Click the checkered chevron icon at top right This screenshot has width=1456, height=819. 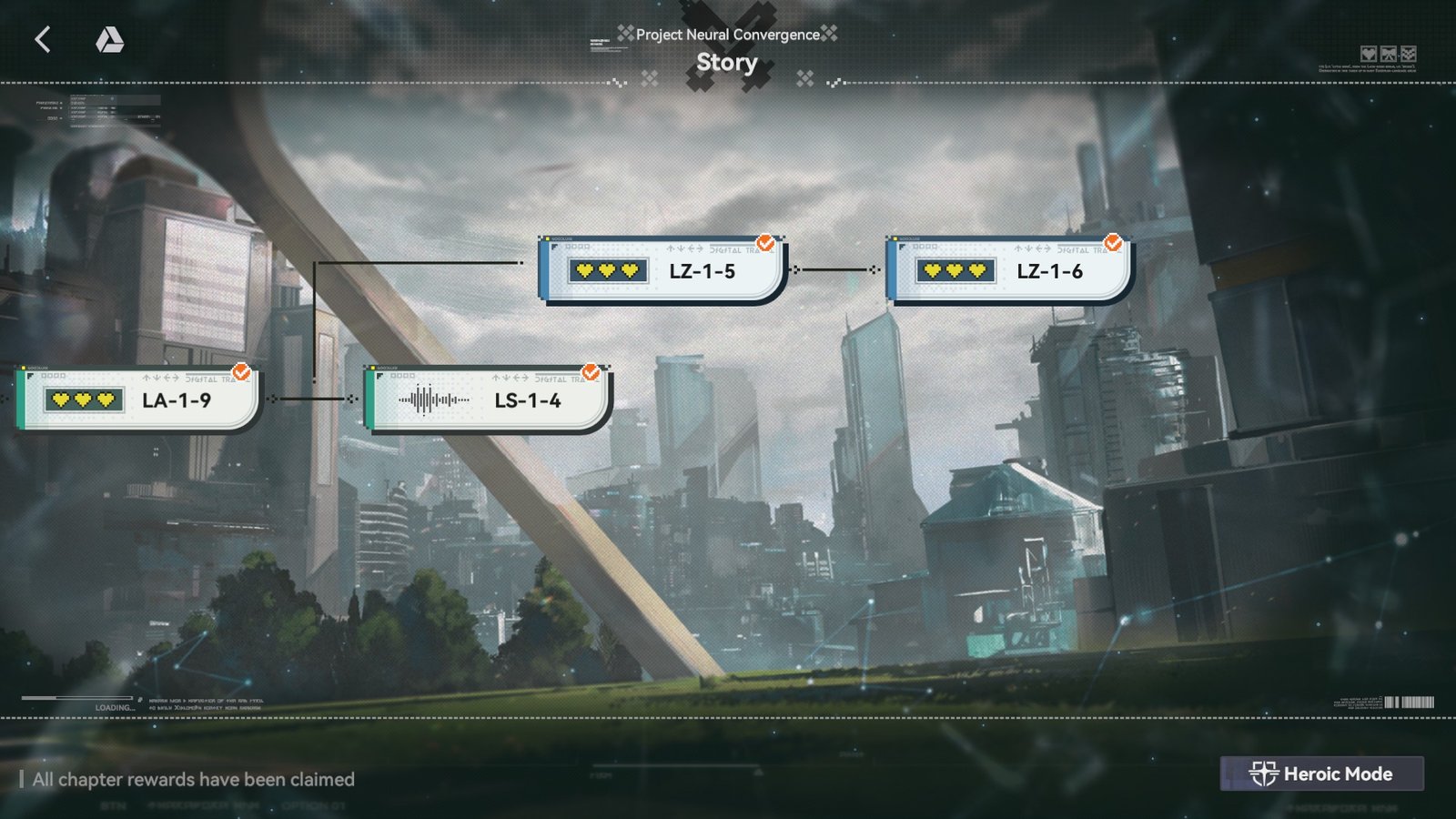pos(1409,54)
